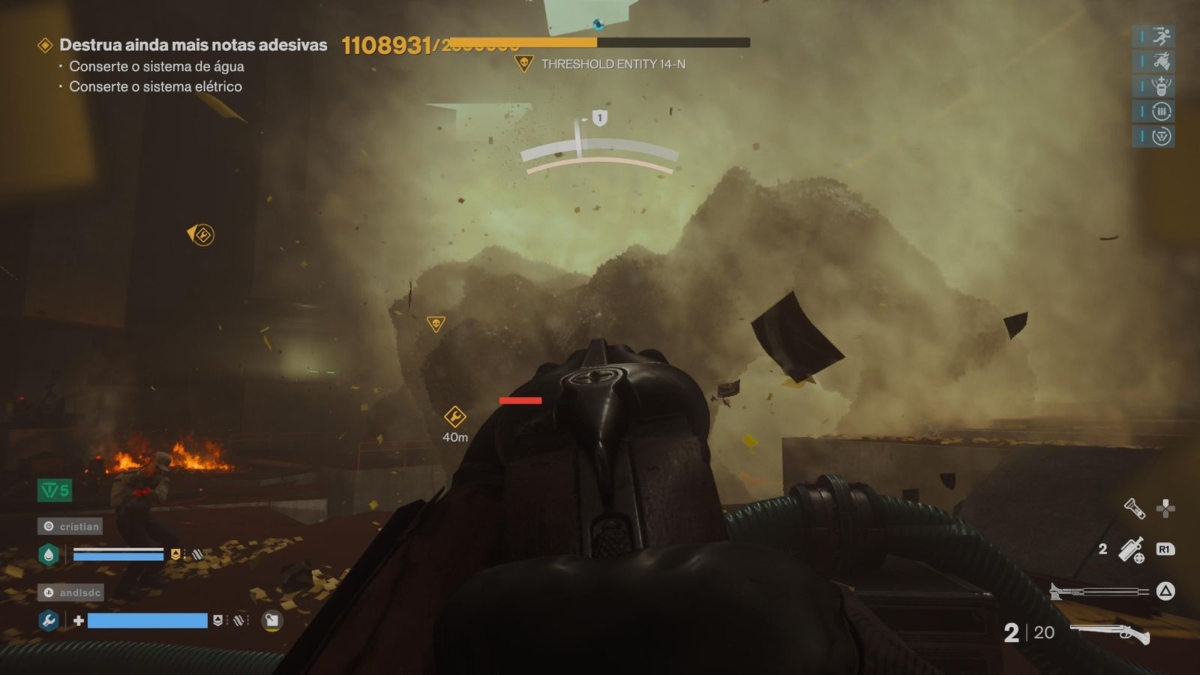The width and height of the screenshot is (1200, 675).
Task: Select player andlsdc's name tag
Action: pyautogui.click(x=70, y=592)
